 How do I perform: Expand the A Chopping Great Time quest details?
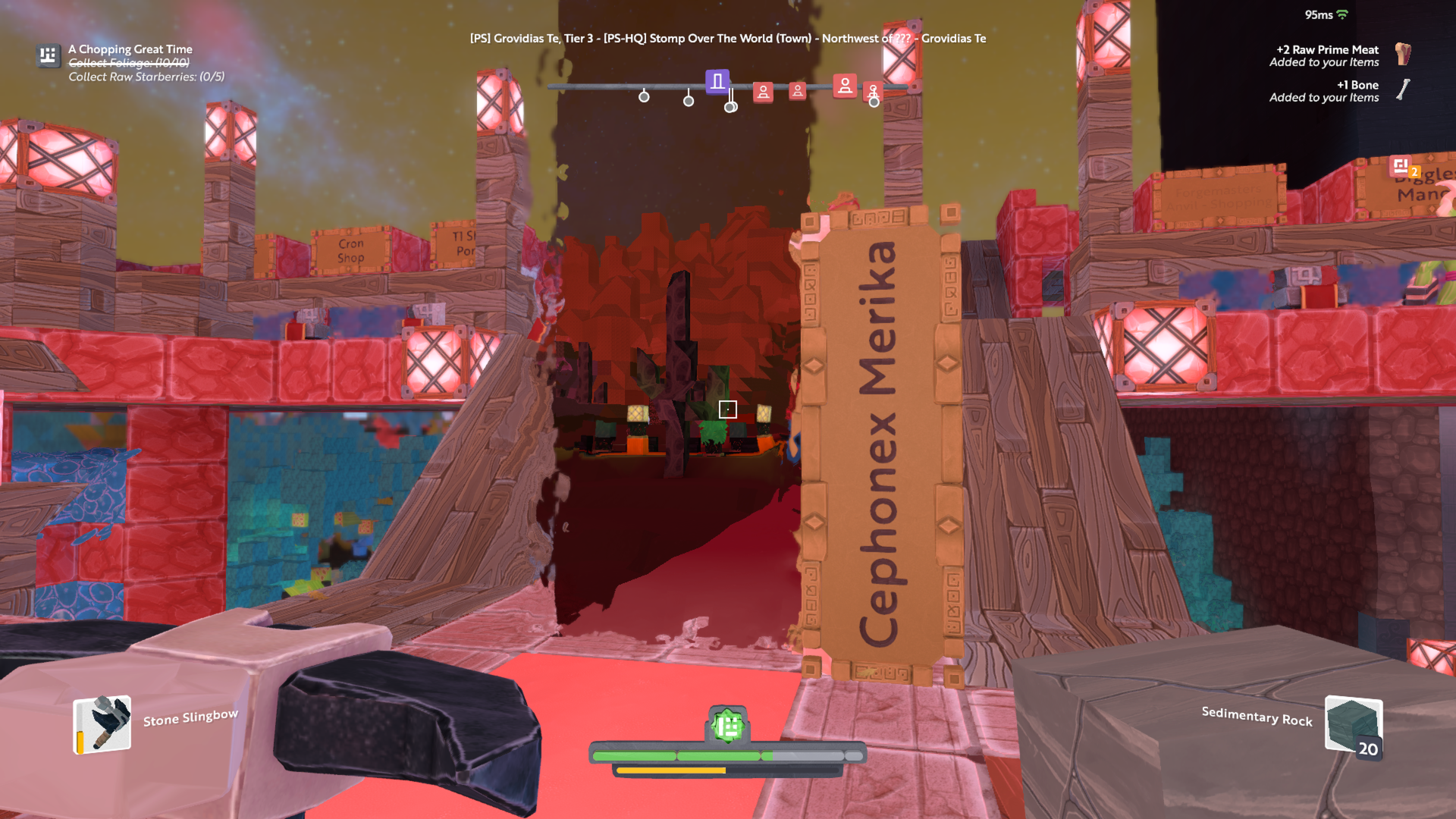(x=129, y=49)
